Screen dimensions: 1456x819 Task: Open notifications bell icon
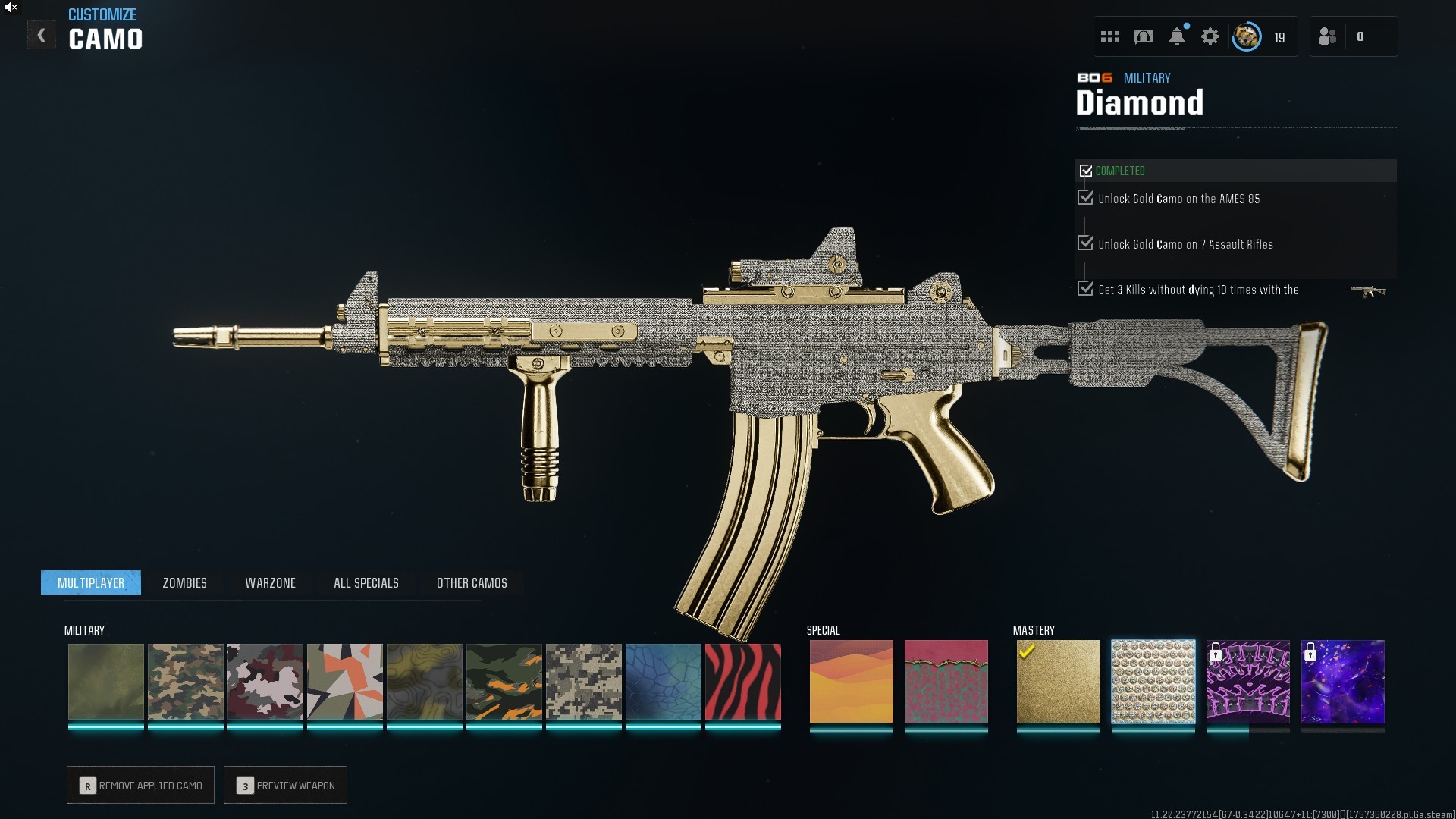pyautogui.click(x=1177, y=36)
